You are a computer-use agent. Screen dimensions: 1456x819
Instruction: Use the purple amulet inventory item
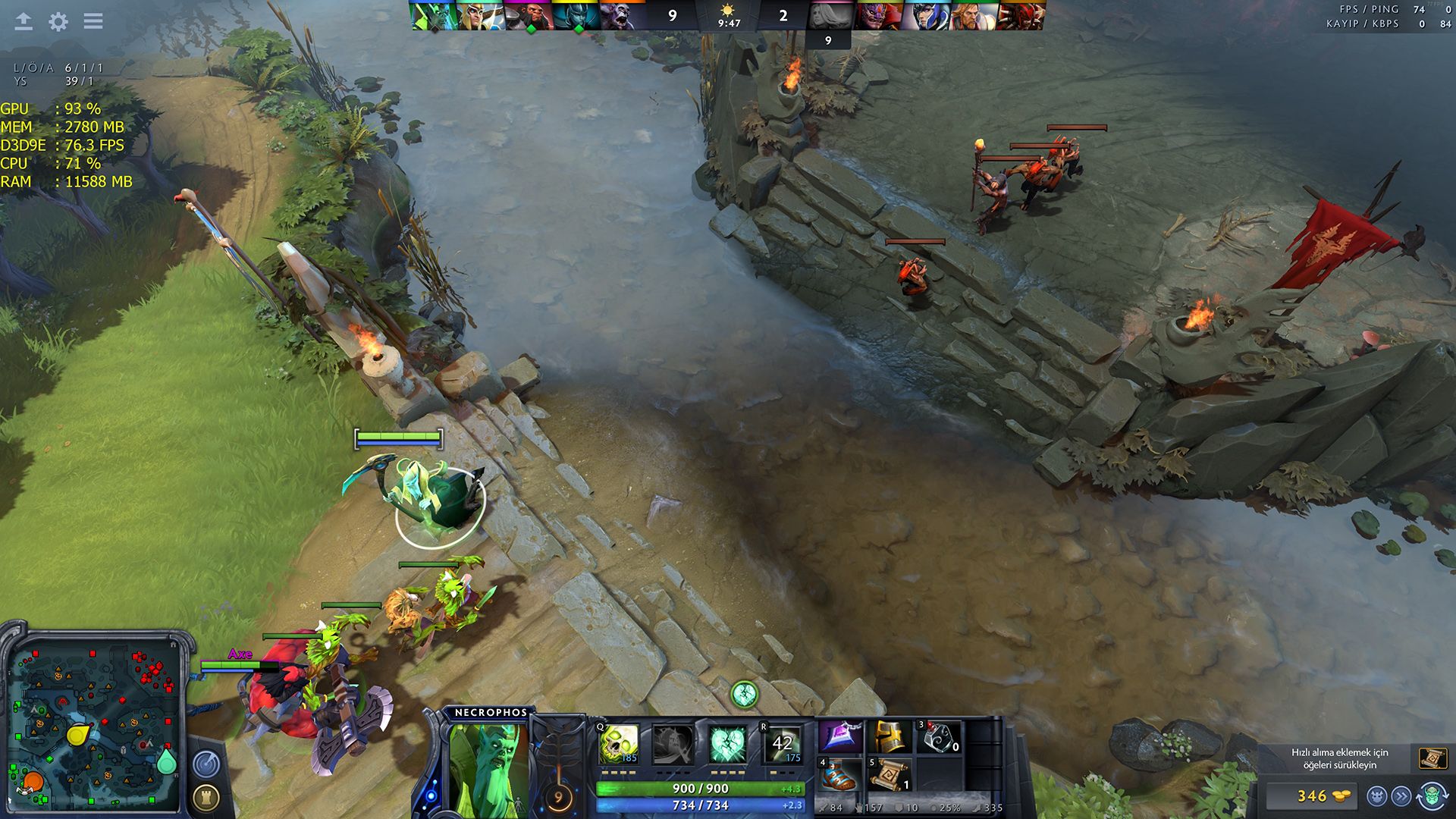841,737
